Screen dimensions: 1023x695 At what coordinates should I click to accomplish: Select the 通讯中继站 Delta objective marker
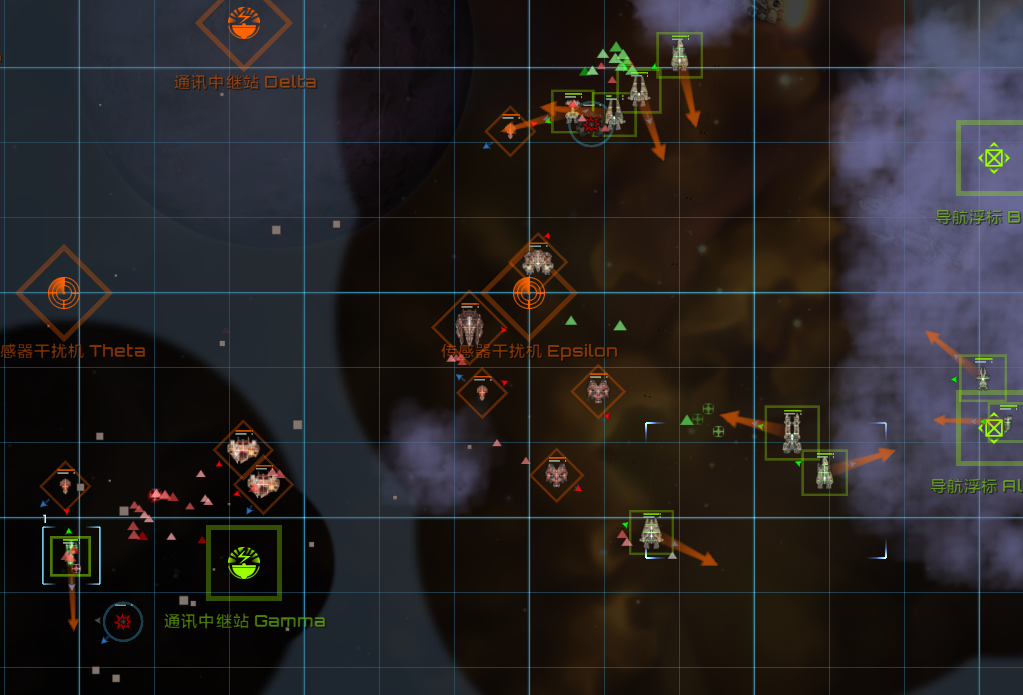point(244,22)
